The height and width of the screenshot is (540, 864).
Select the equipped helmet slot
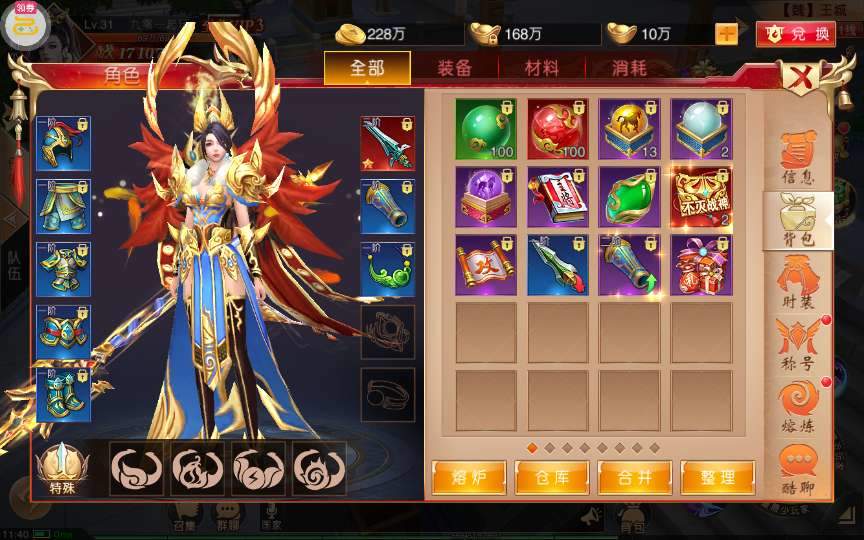(x=63, y=144)
